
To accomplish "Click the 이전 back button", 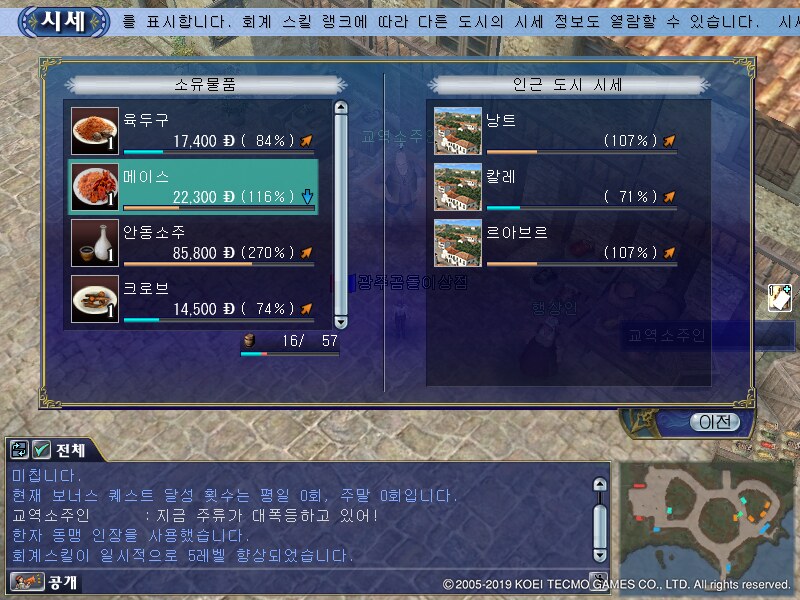I will (714, 422).
